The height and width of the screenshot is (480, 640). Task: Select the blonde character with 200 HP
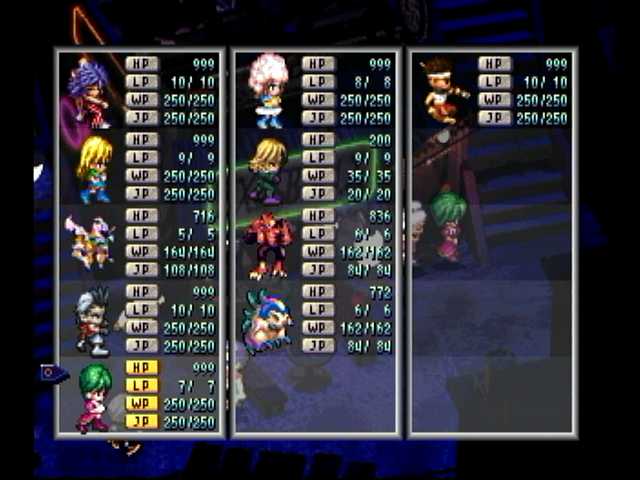tap(267, 168)
